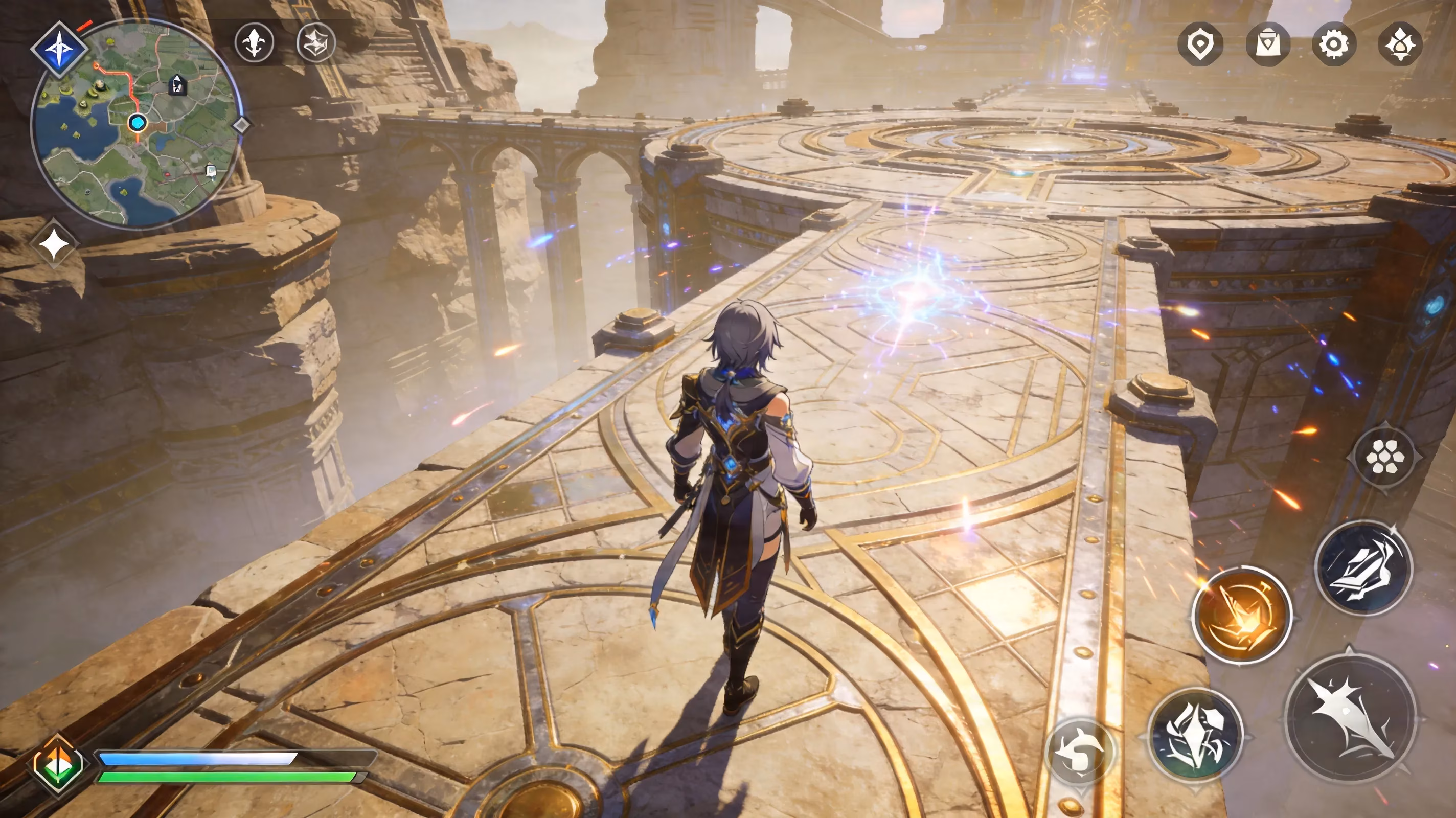1456x818 pixels.
Task: Select the character emblem by health bar
Action: point(58,764)
